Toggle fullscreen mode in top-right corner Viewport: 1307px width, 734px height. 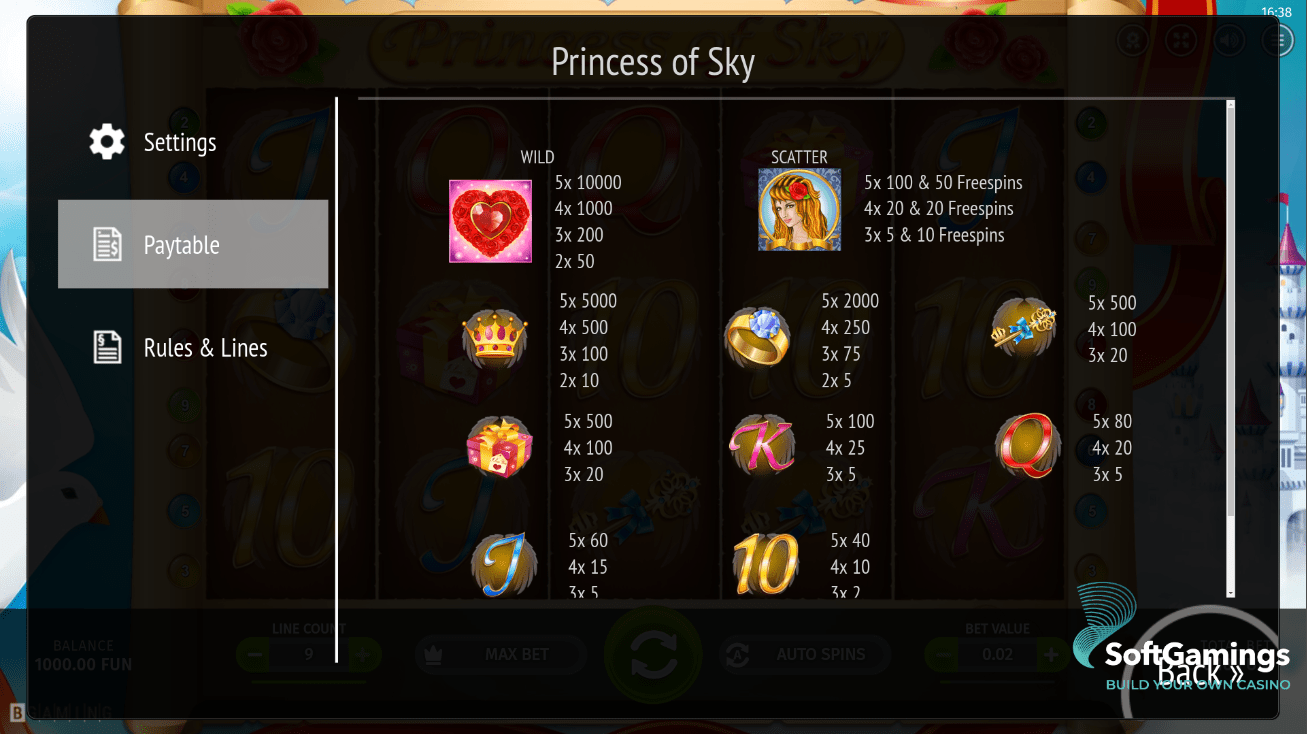1181,40
